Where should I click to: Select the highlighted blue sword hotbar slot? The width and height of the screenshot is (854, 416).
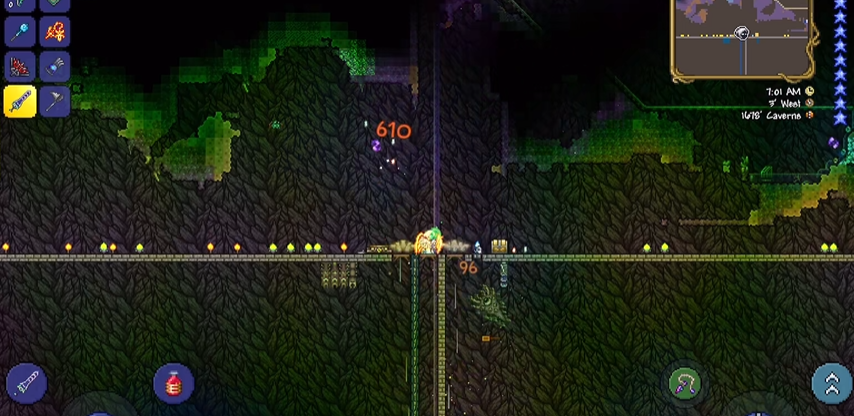click(x=20, y=101)
